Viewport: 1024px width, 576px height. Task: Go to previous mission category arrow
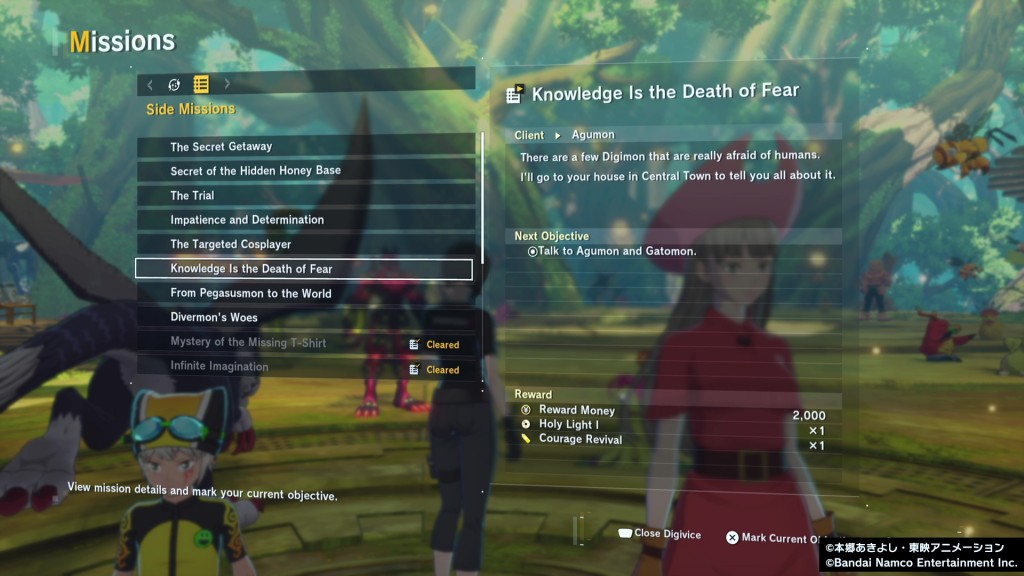point(150,85)
